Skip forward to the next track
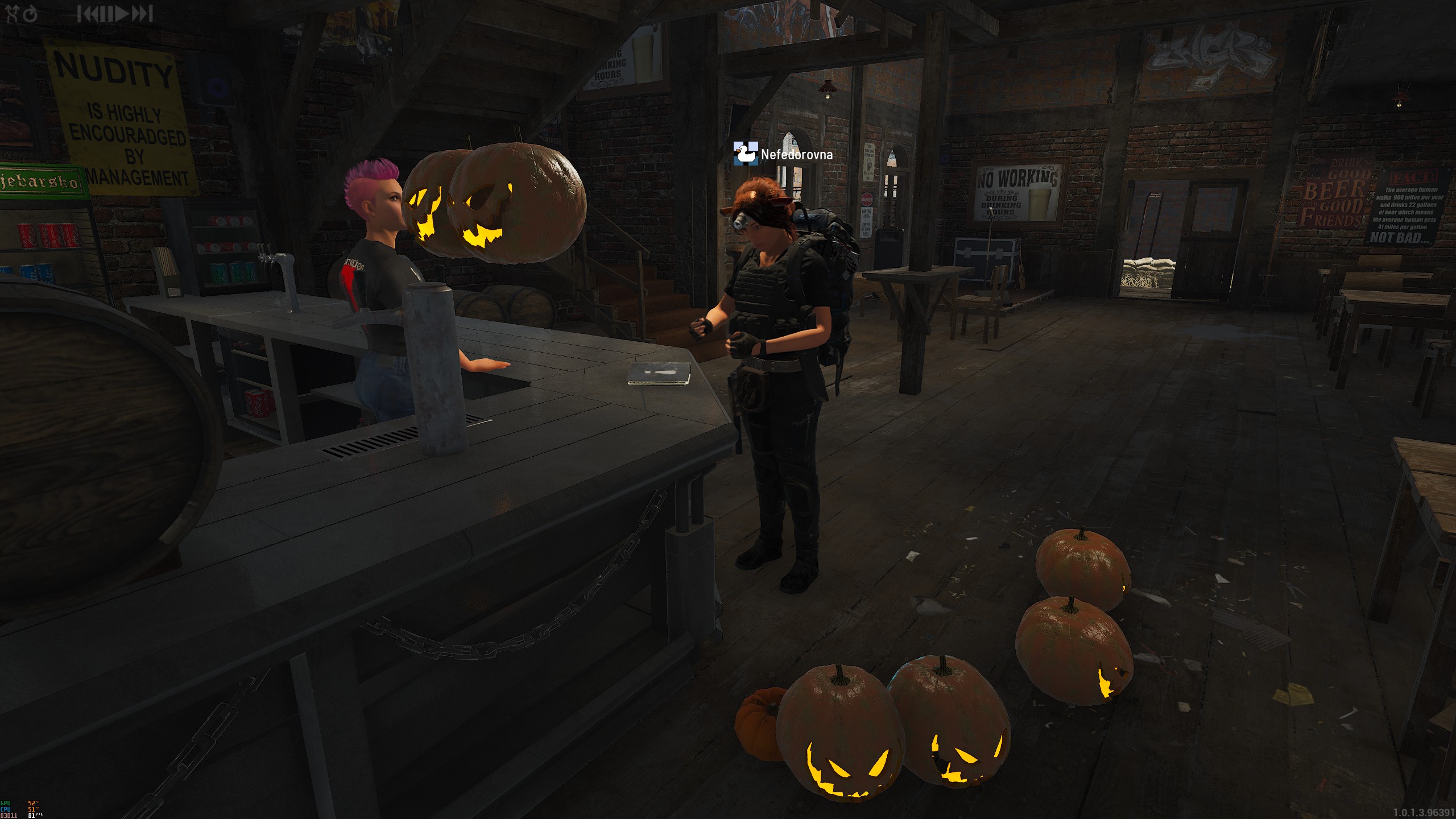1456x819 pixels. click(143, 14)
